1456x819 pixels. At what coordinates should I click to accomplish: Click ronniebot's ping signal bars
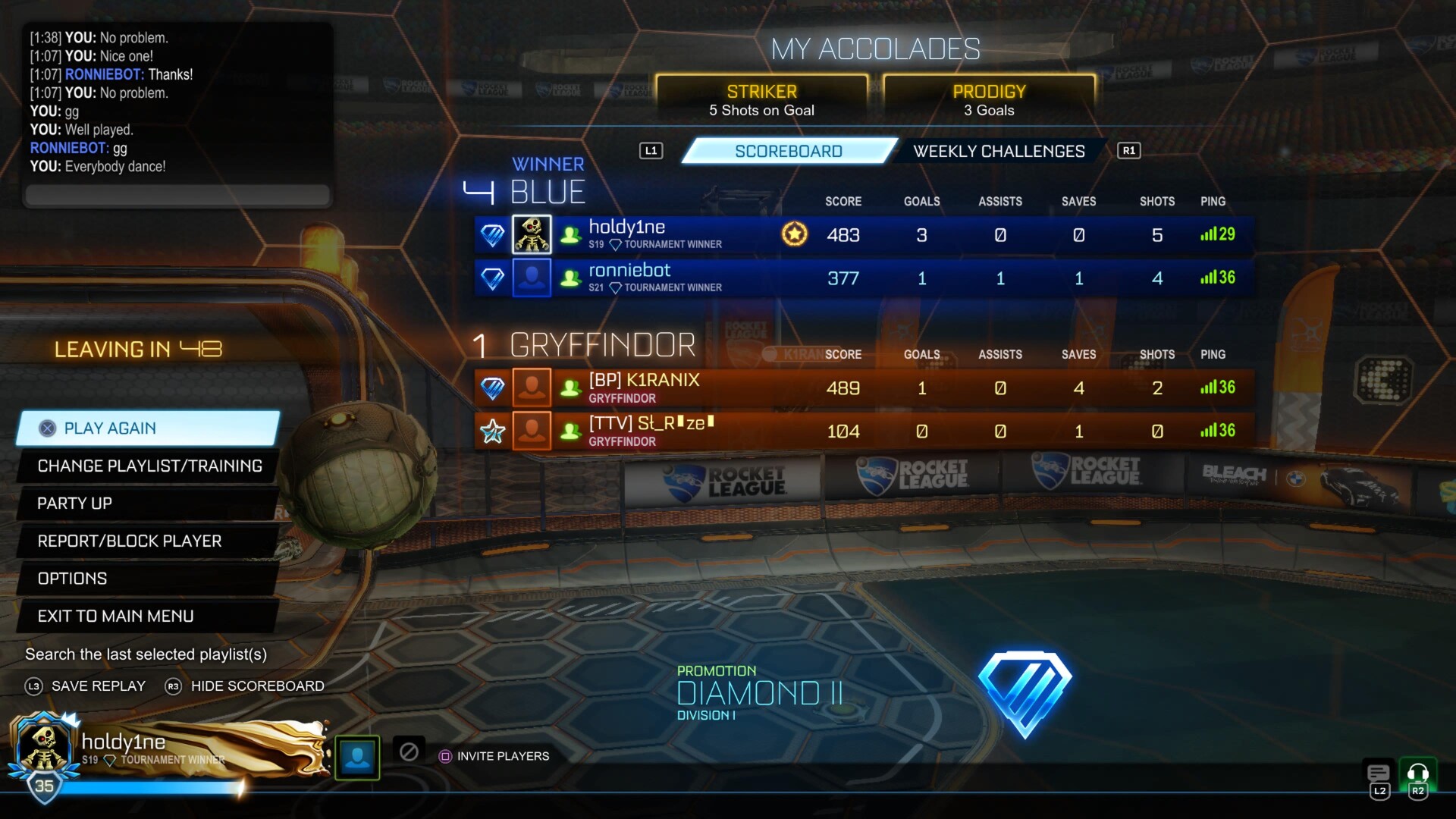pos(1207,278)
